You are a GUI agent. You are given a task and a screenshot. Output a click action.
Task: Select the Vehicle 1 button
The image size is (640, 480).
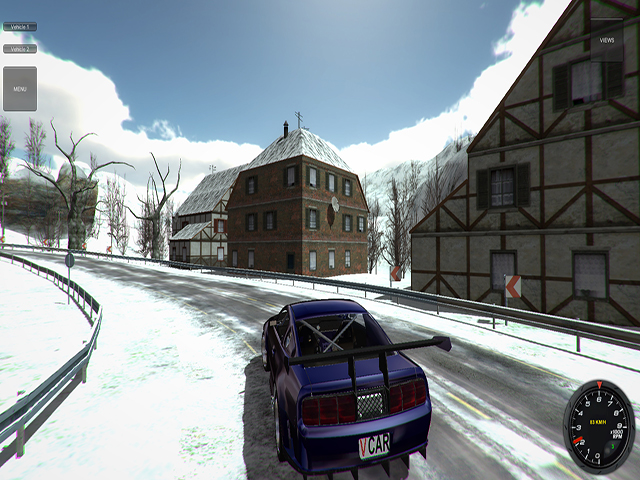pyautogui.click(x=20, y=27)
